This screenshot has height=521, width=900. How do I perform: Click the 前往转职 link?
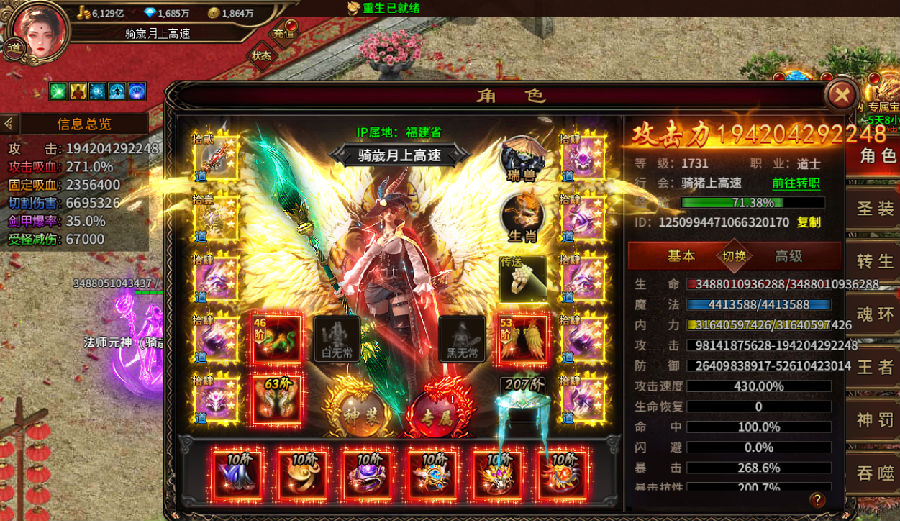[x=796, y=183]
